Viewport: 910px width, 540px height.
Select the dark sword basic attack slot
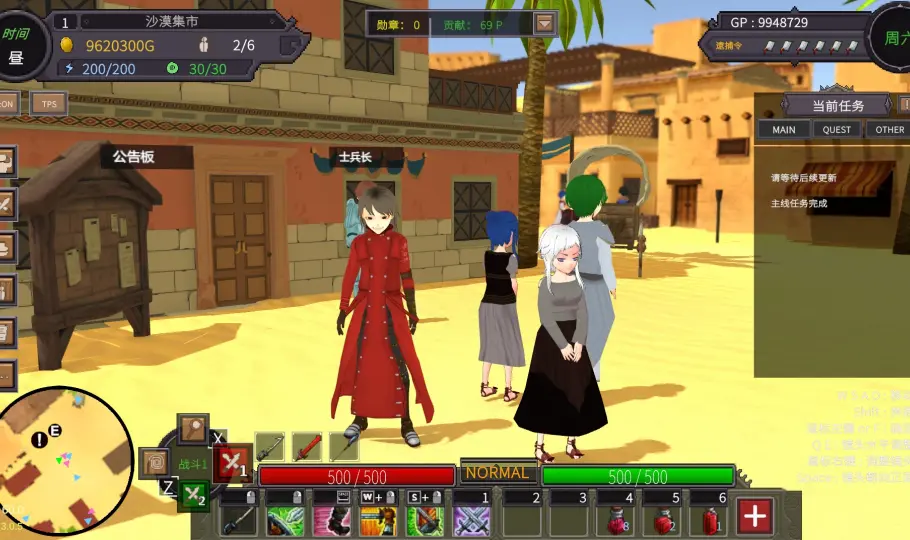(x=239, y=520)
